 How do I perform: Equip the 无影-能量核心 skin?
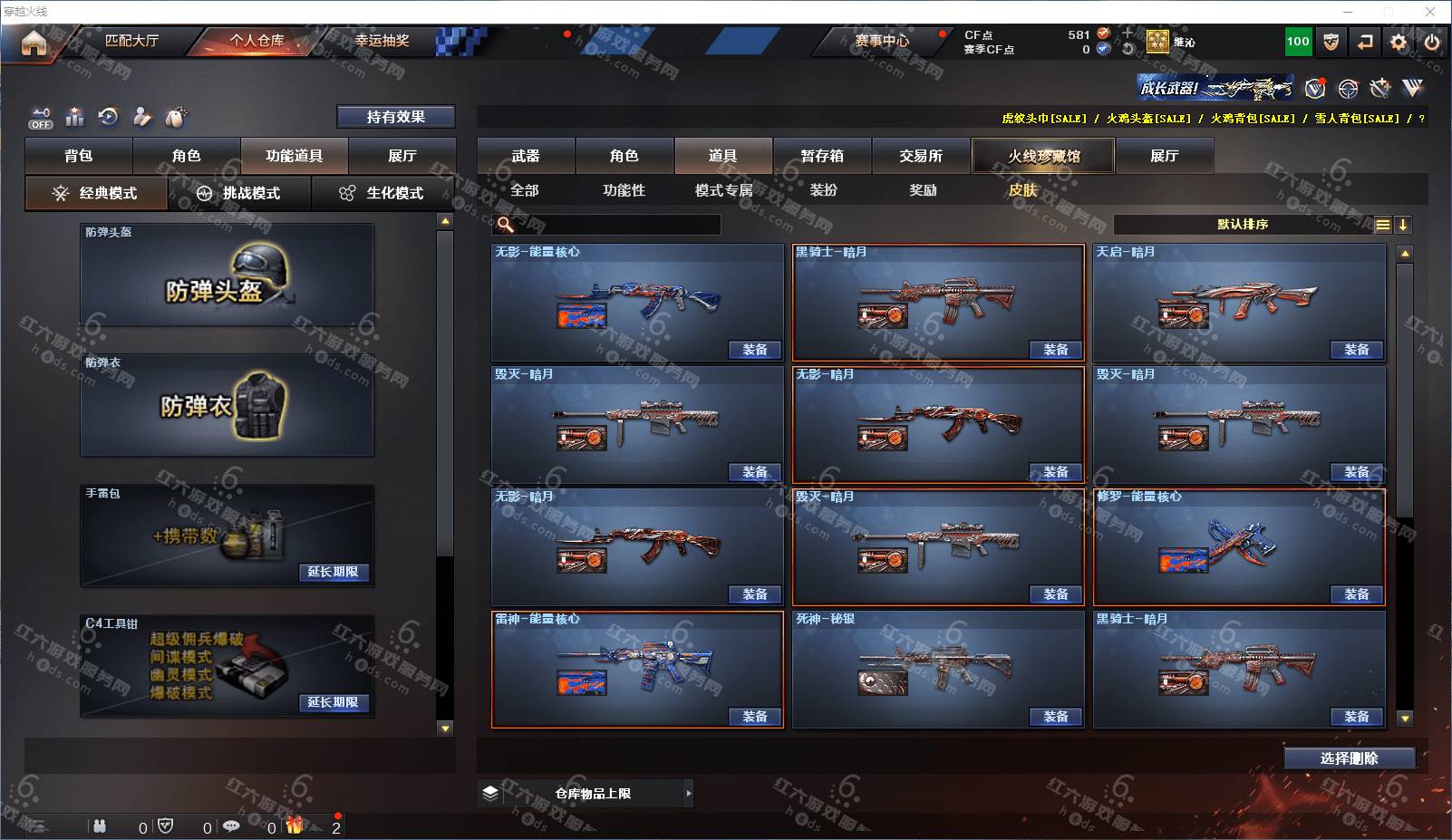point(755,350)
